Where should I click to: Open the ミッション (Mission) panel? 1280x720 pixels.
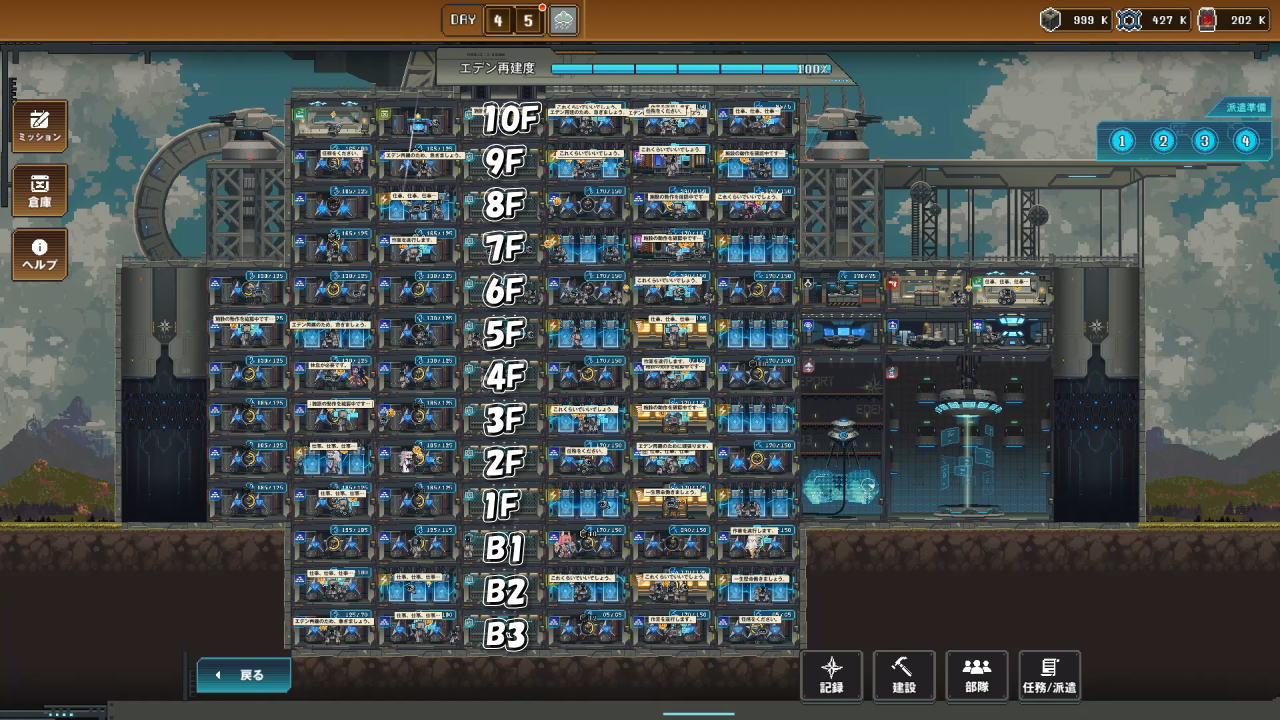point(40,126)
